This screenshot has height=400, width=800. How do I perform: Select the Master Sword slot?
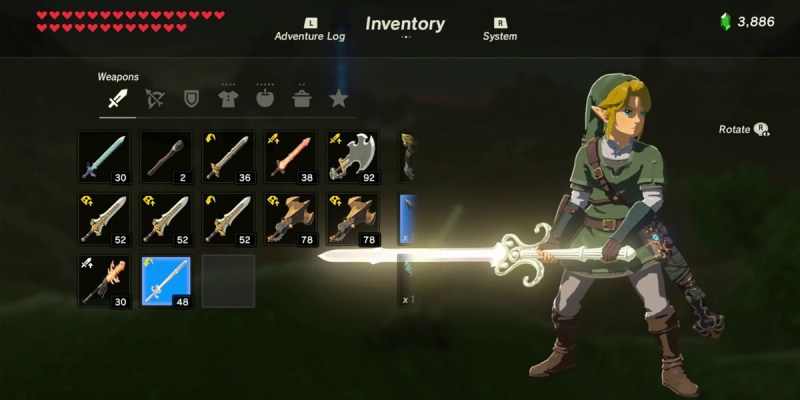coord(104,156)
